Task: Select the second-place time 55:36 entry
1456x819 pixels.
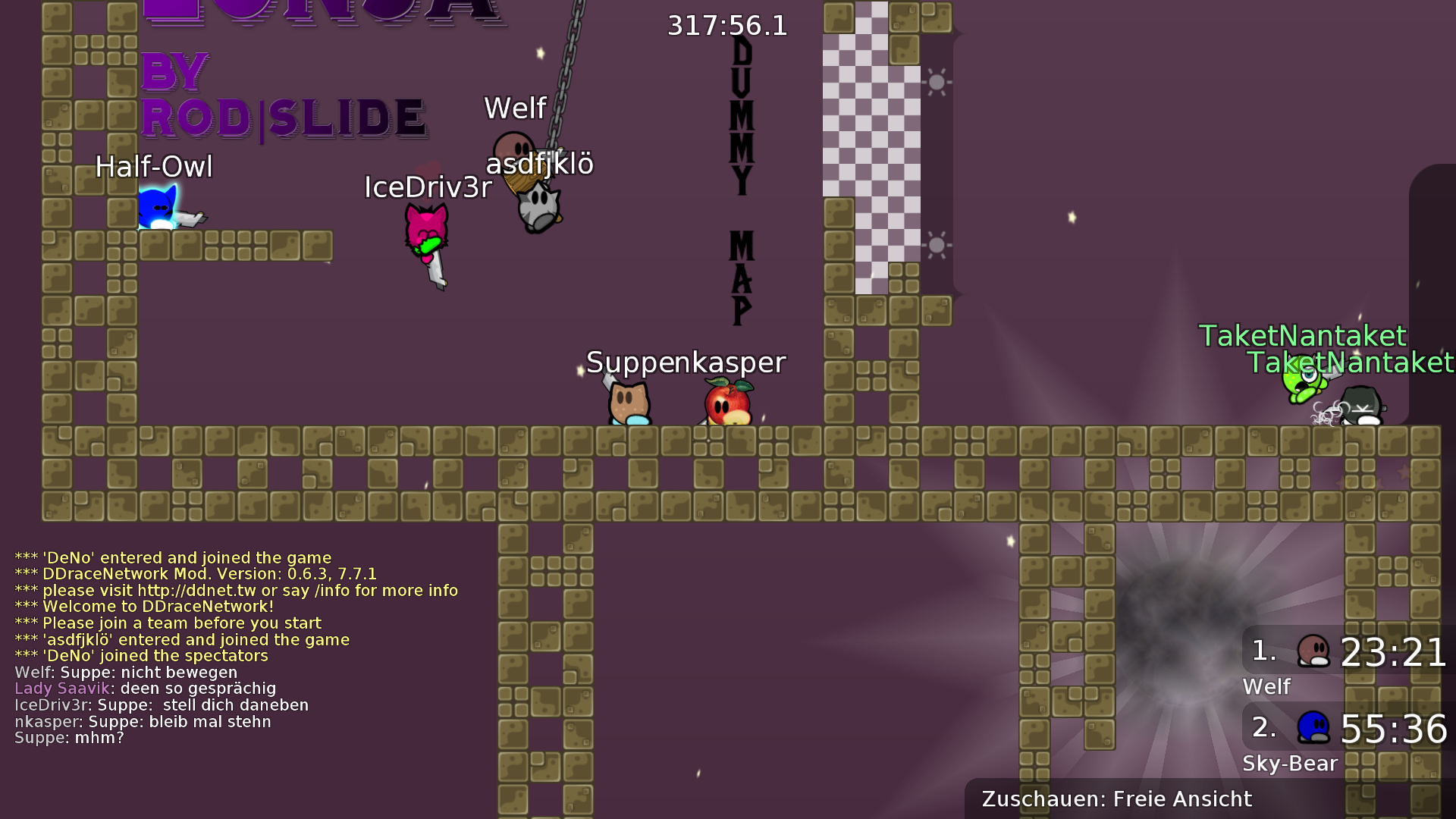Action: coord(1395,728)
